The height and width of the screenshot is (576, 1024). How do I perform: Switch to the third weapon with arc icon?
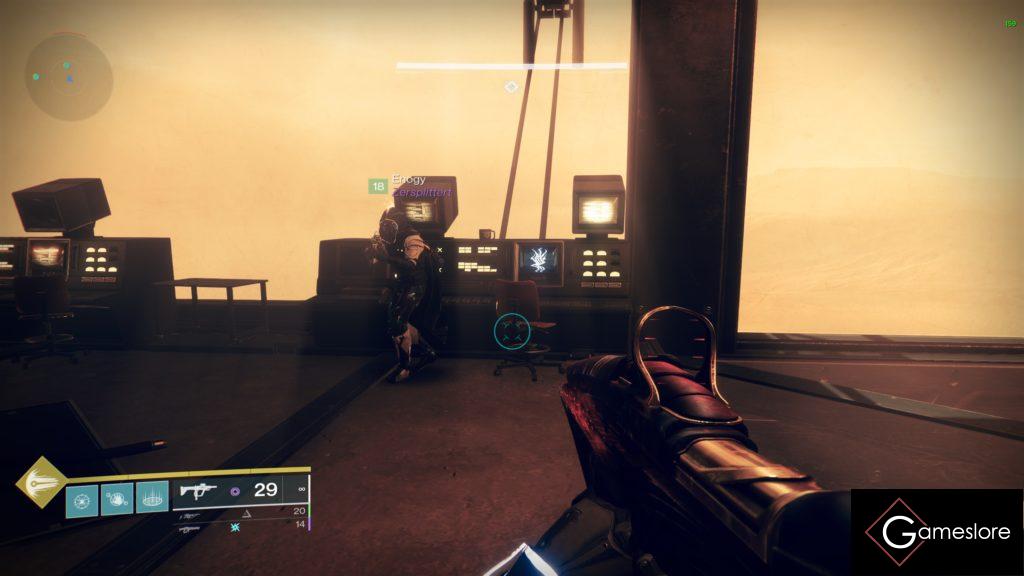pos(190,526)
